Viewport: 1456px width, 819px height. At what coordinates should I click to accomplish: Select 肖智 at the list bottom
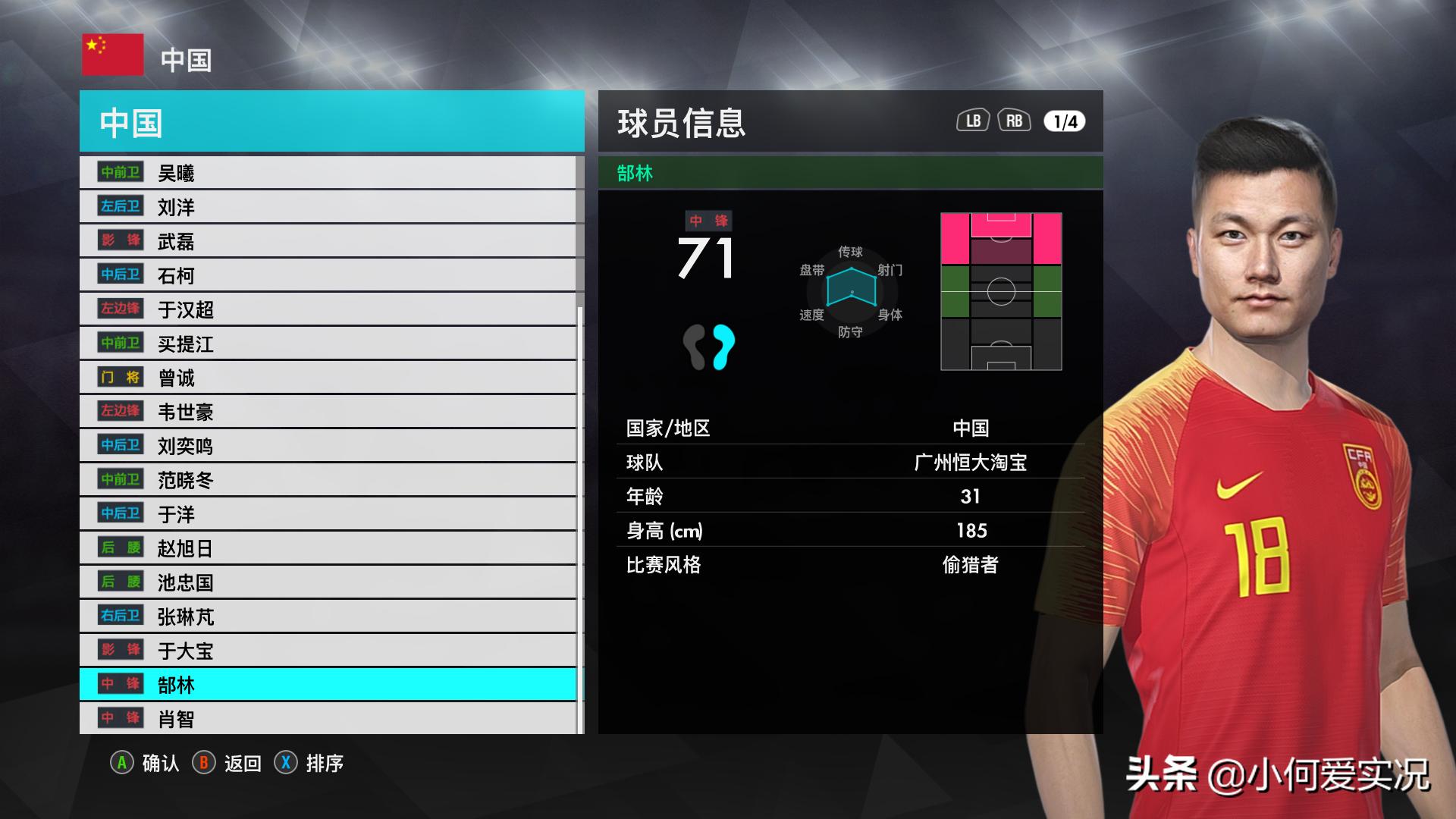coord(328,719)
